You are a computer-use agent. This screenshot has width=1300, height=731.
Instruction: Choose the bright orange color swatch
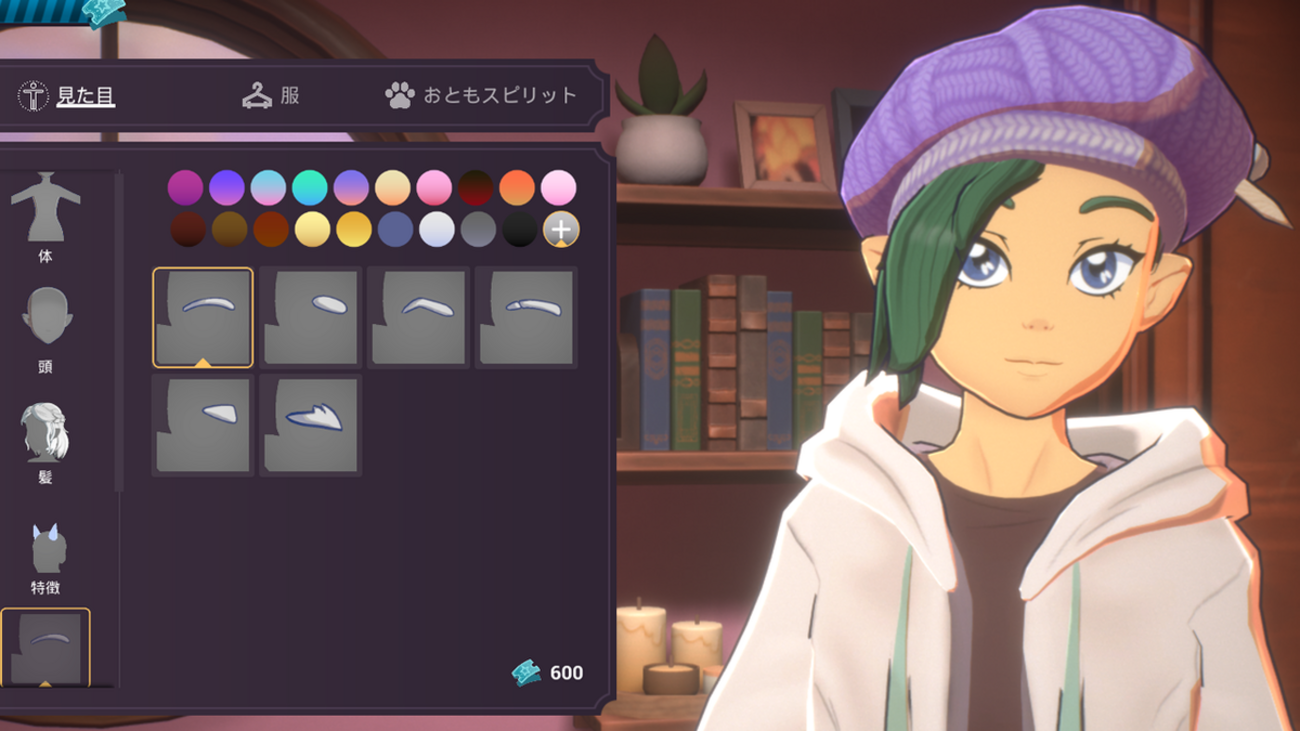coord(517,187)
